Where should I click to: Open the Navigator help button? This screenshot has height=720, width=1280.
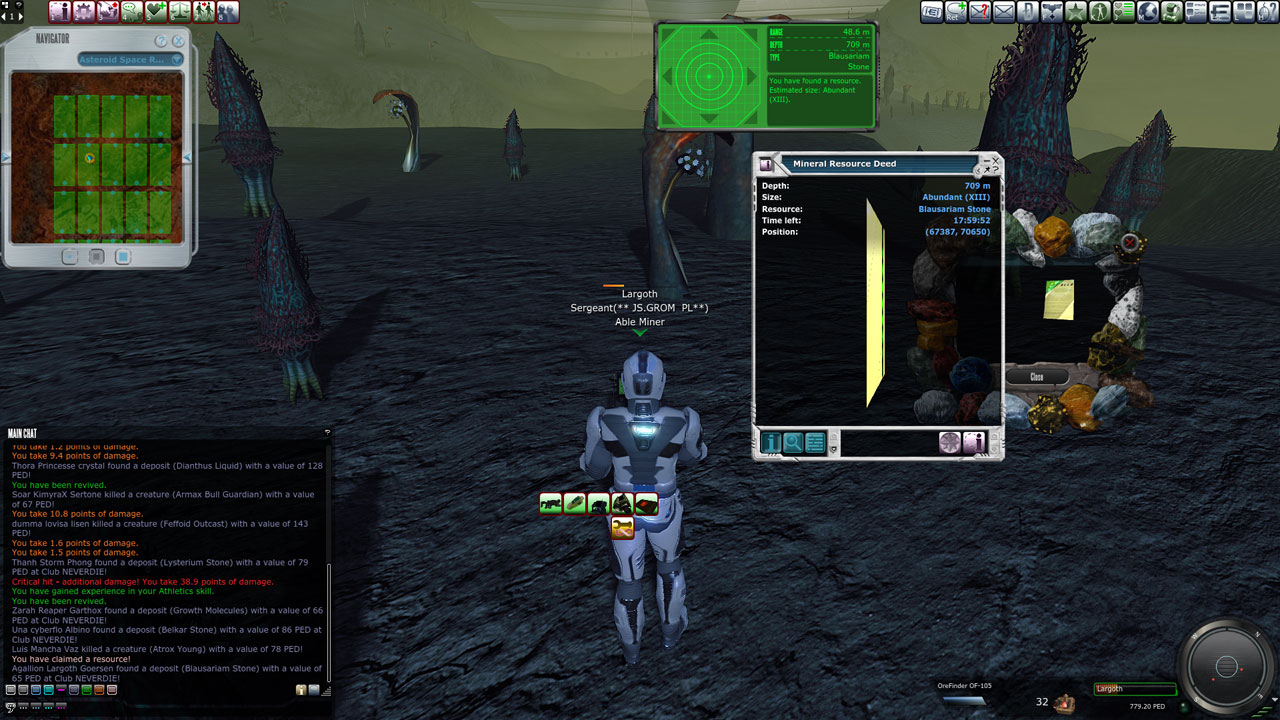pos(161,41)
